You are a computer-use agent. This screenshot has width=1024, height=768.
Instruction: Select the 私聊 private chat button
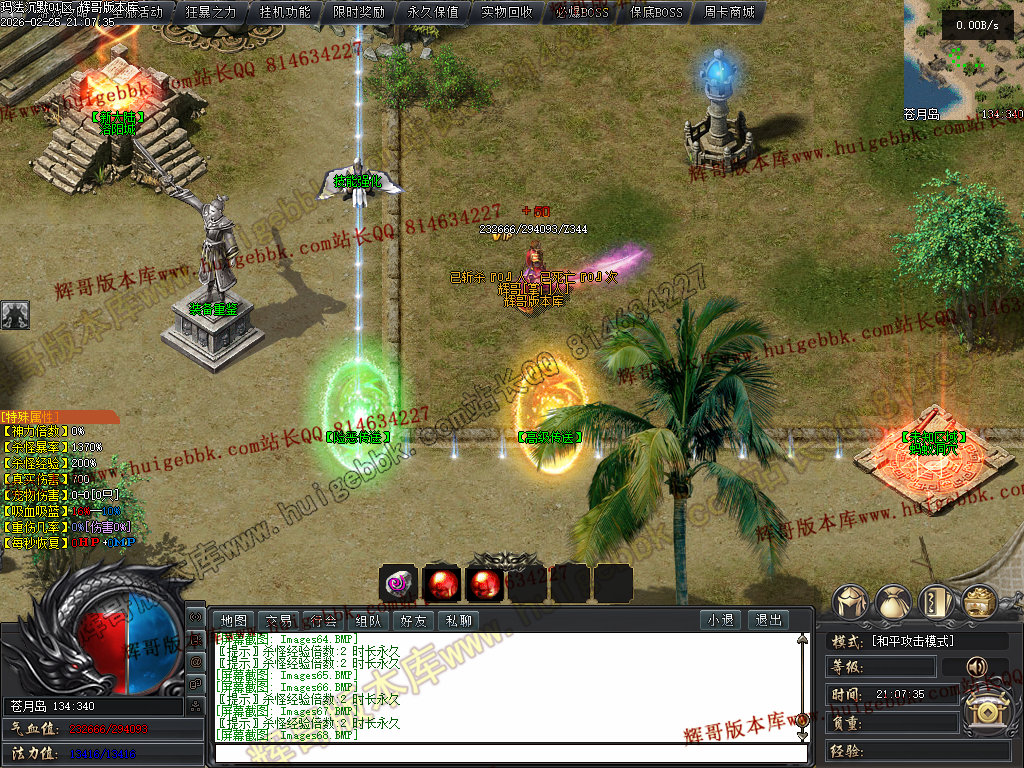[x=459, y=620]
